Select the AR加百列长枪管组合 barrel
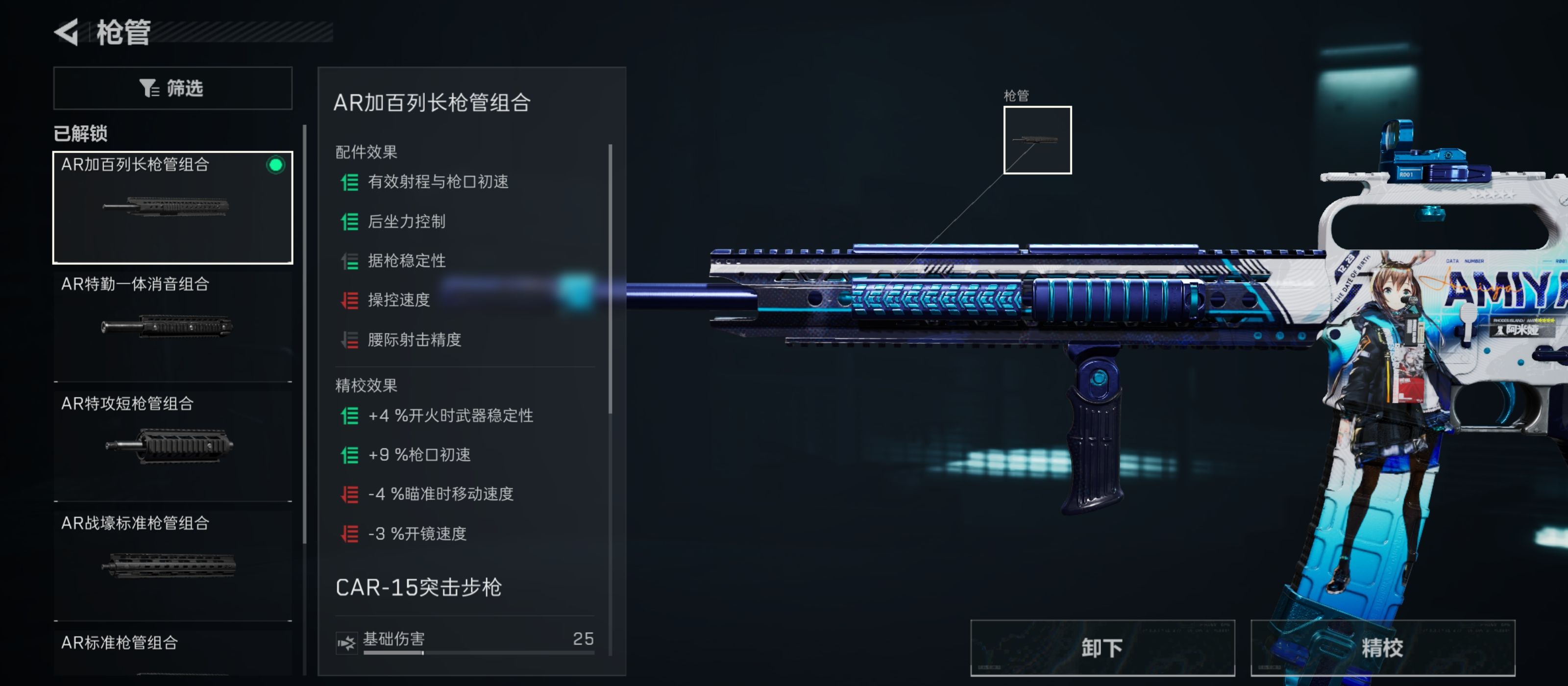1568x686 pixels. 173,207
